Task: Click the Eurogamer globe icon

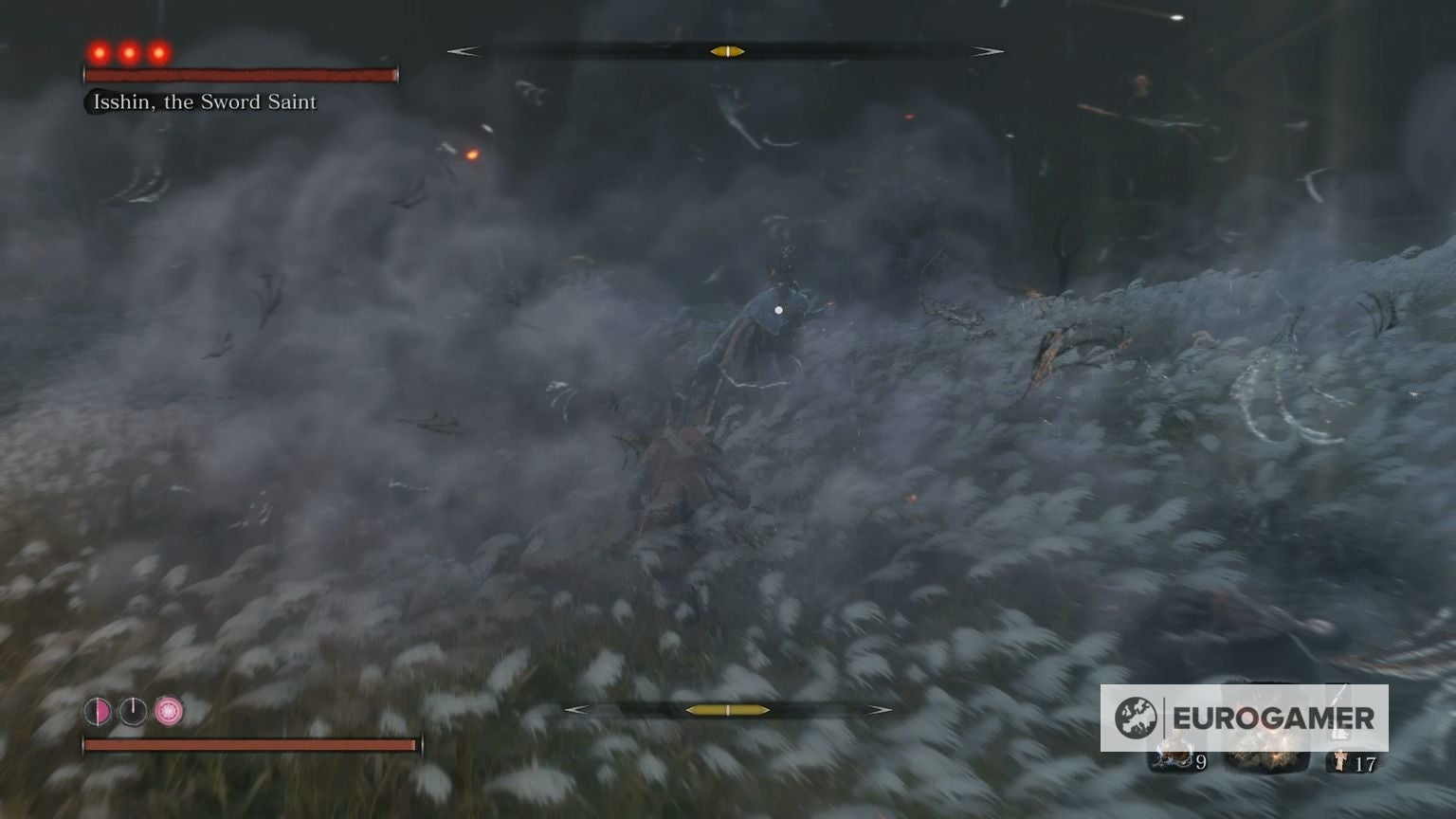Action: 1137,717
